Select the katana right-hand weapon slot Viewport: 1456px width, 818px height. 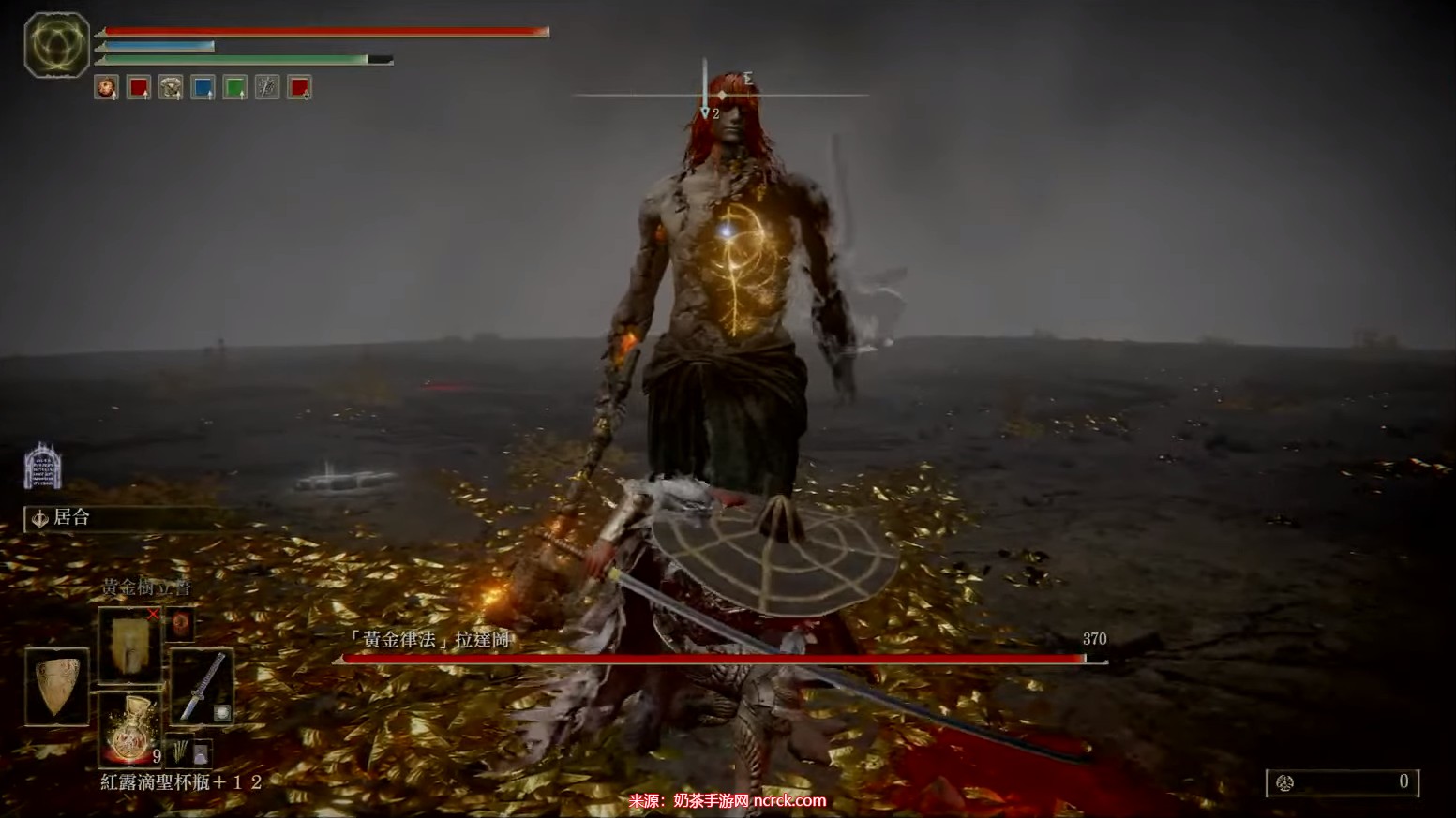tap(201, 686)
